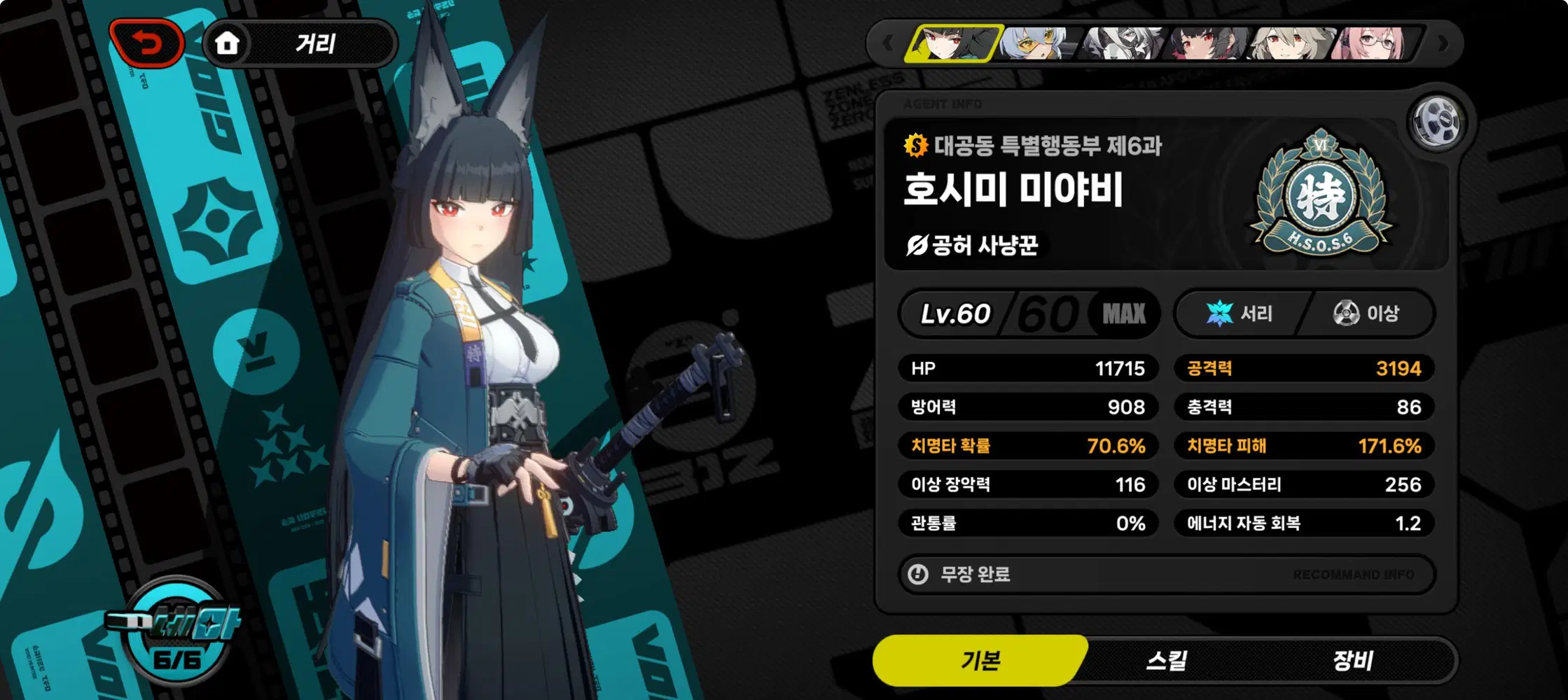
Task: Click the 무장 완료 status button
Action: coord(973,574)
